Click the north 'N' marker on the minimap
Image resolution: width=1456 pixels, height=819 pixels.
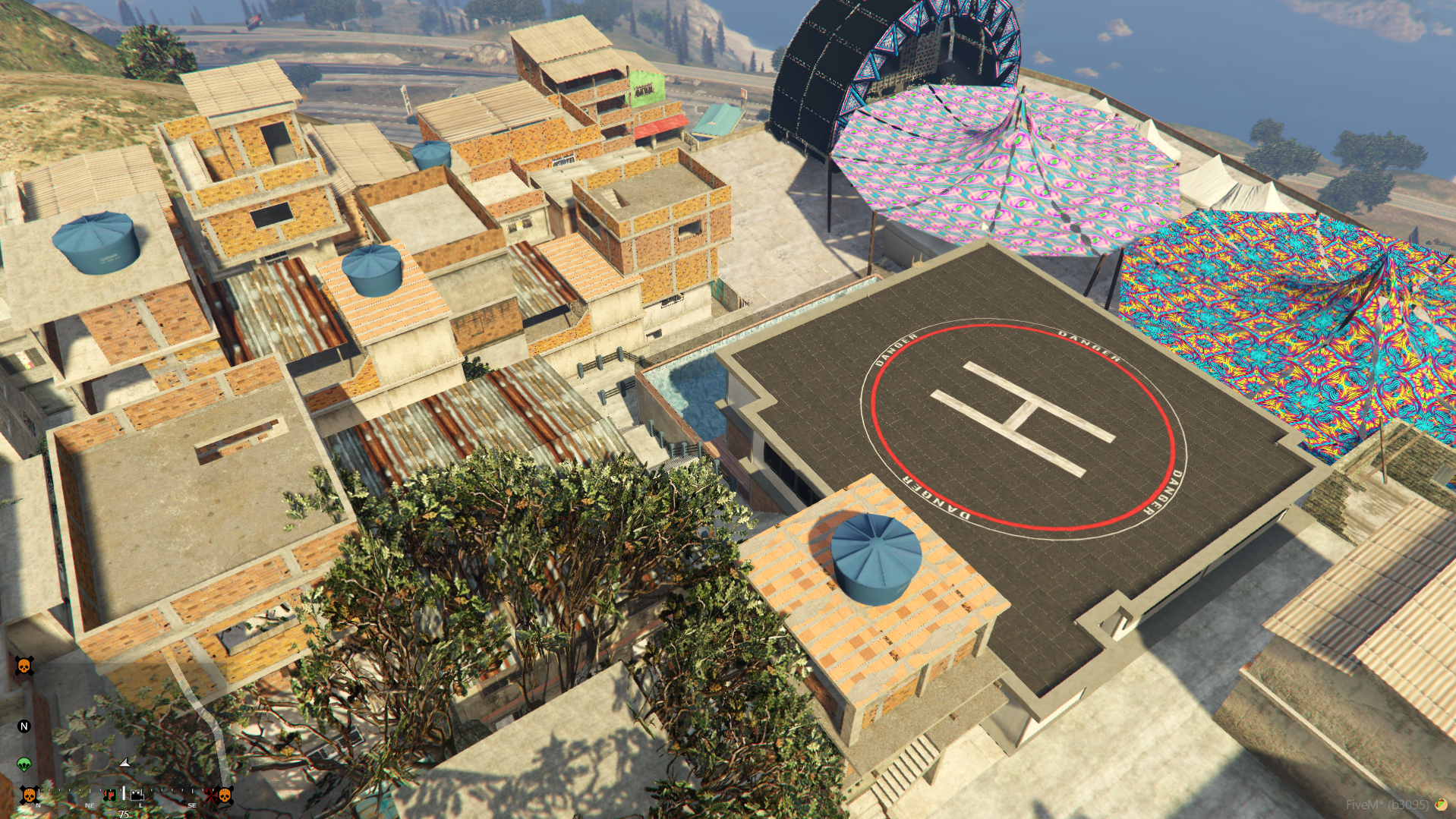pyautogui.click(x=24, y=726)
